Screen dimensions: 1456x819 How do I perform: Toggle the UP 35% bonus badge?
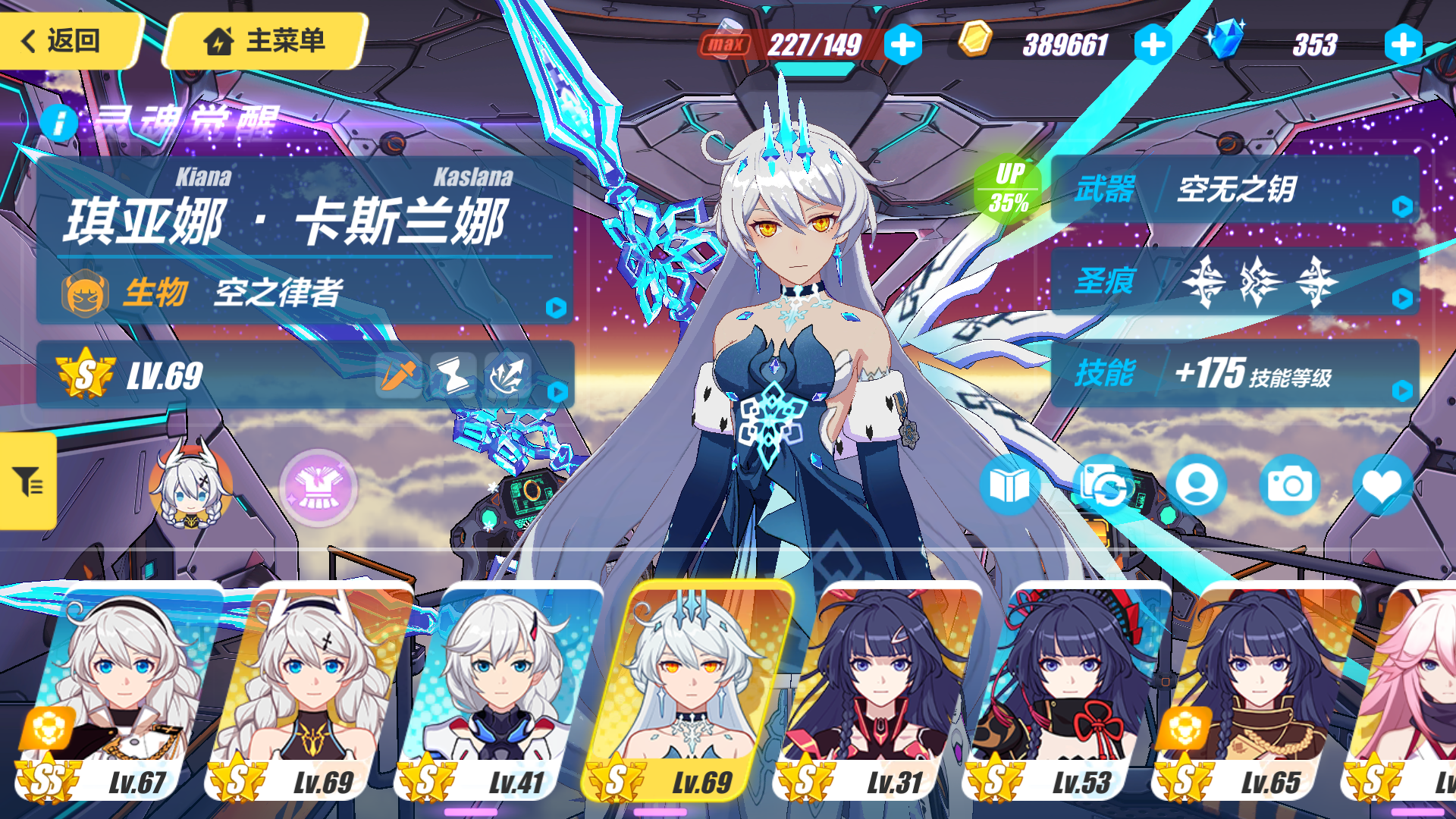pos(1009,187)
